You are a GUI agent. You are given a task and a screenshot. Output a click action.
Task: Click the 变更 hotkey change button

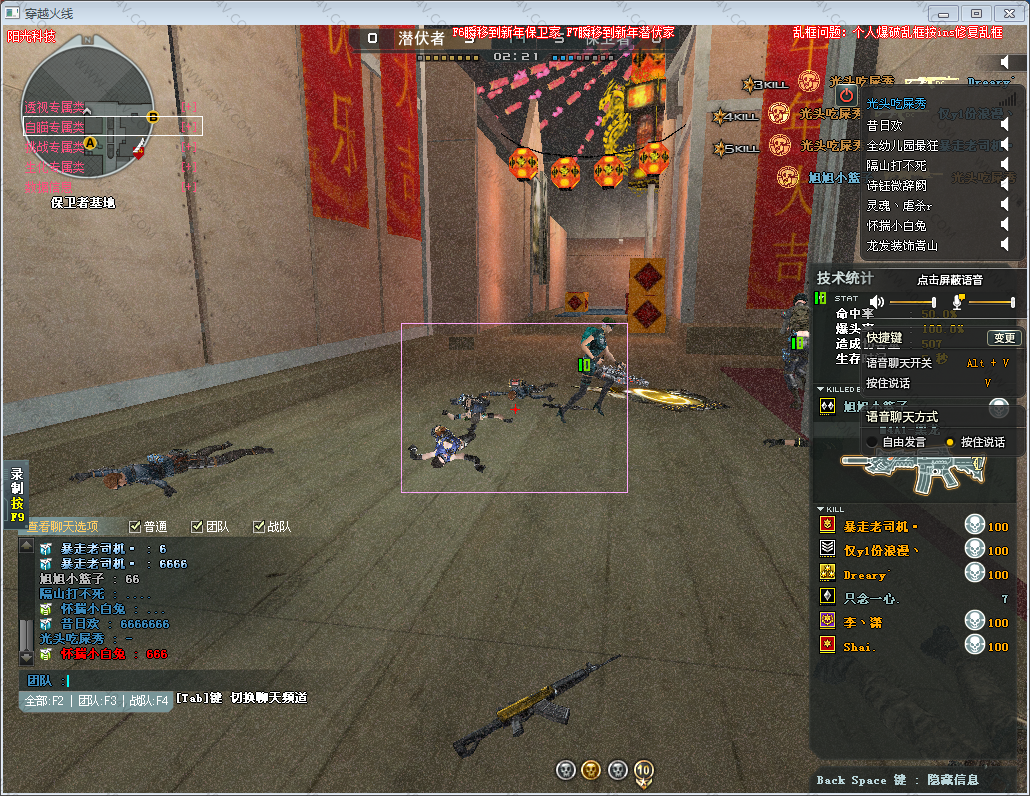[1003, 338]
